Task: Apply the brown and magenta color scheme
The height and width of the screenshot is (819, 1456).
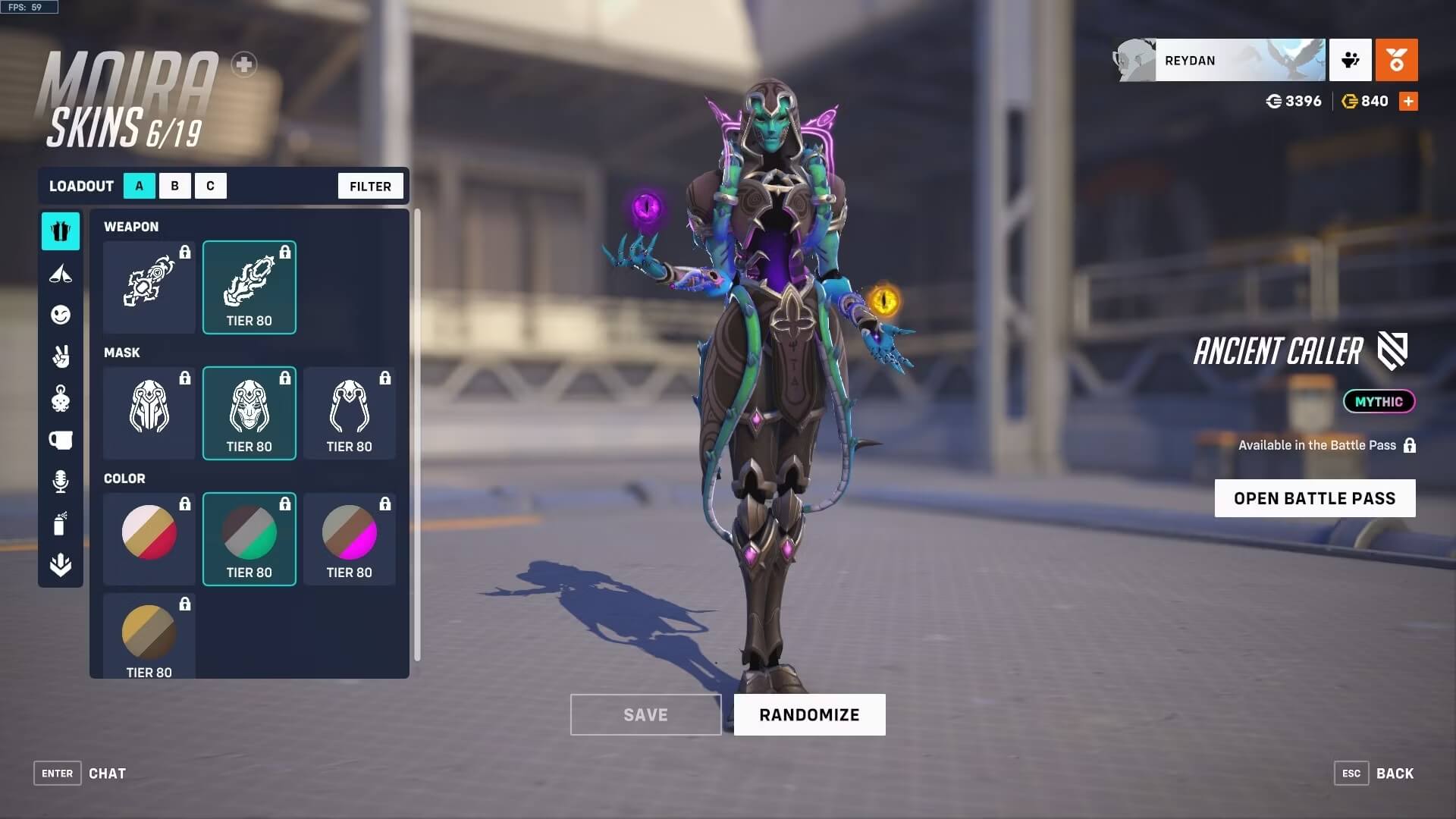Action: tap(349, 539)
